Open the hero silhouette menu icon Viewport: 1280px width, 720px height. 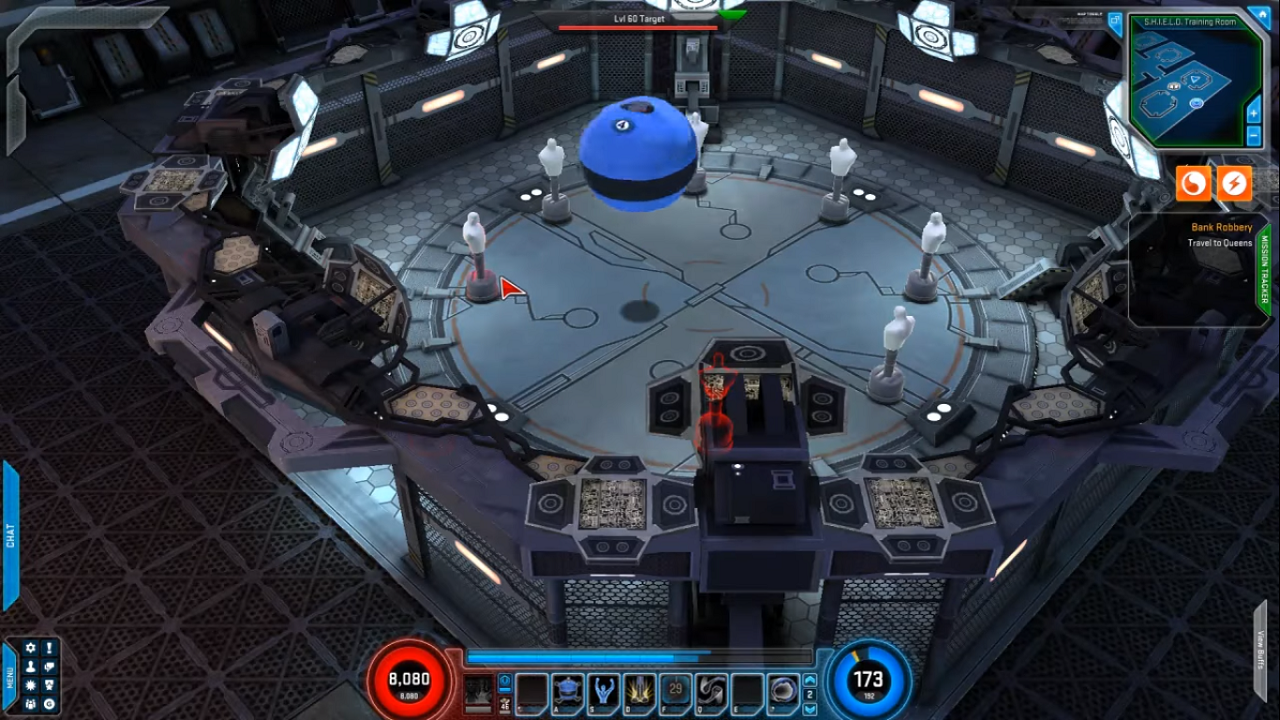coord(31,667)
